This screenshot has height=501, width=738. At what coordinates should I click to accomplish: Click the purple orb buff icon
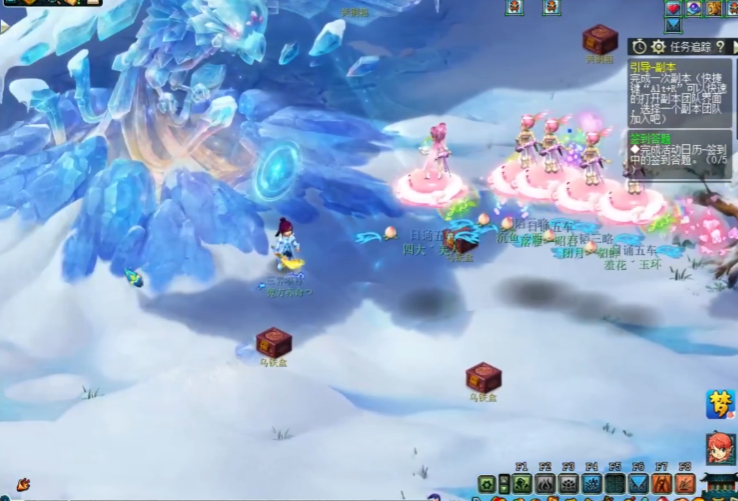click(693, 8)
